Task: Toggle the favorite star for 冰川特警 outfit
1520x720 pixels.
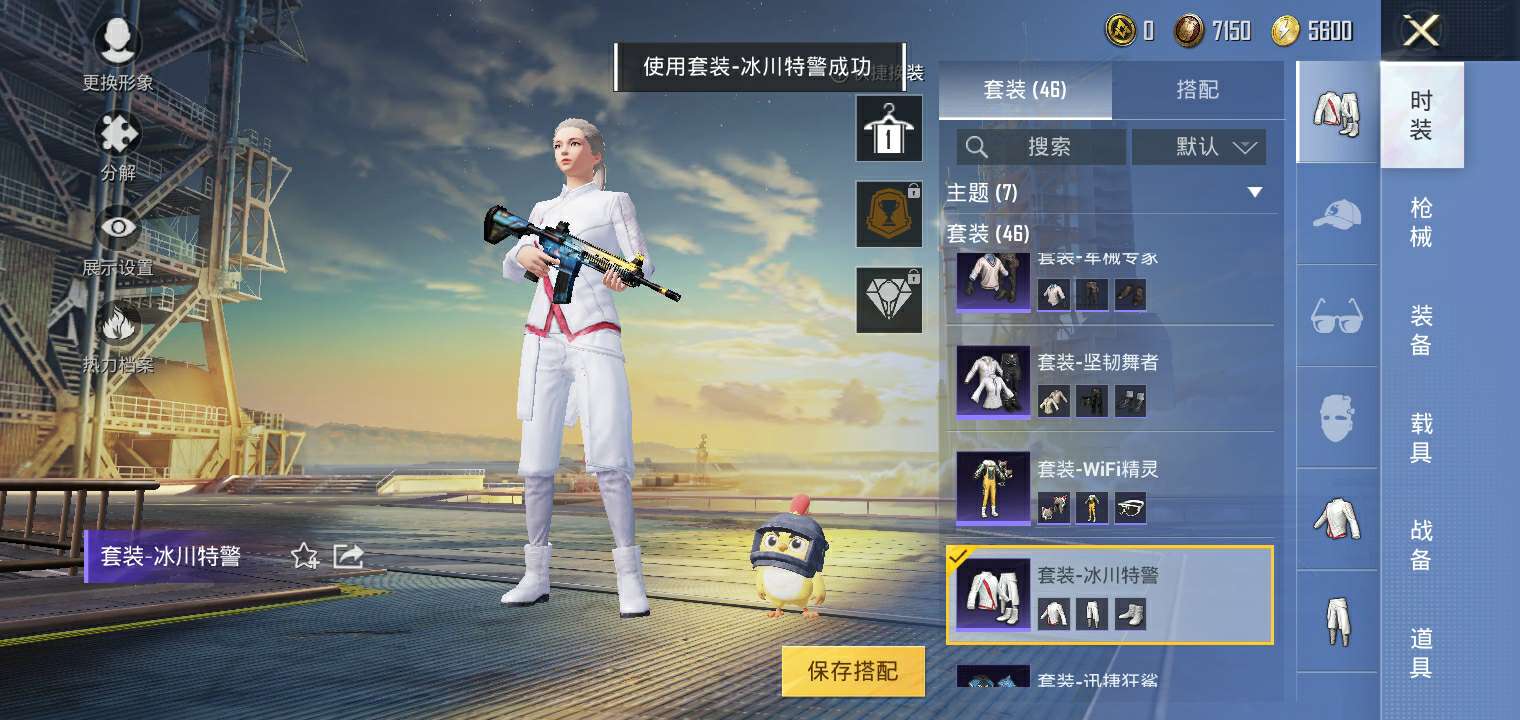Action: point(302,558)
